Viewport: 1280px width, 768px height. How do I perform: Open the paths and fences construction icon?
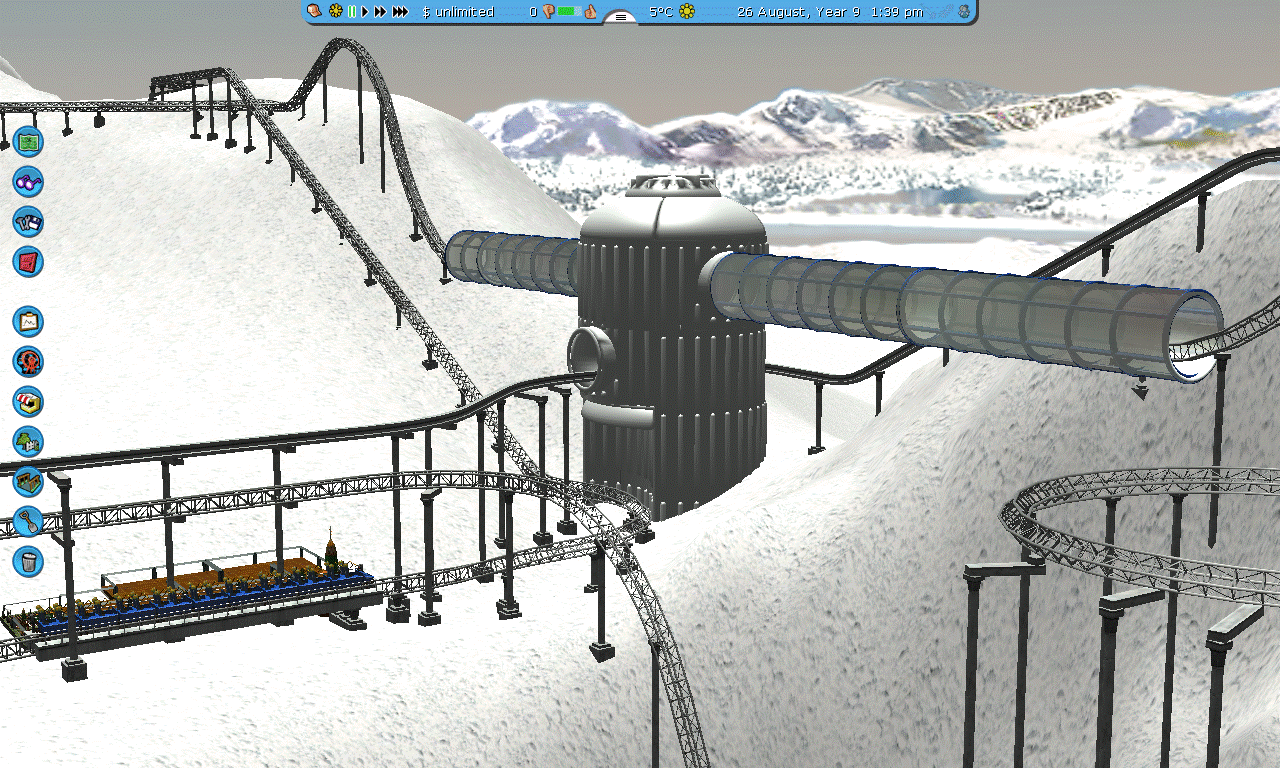coord(28,481)
